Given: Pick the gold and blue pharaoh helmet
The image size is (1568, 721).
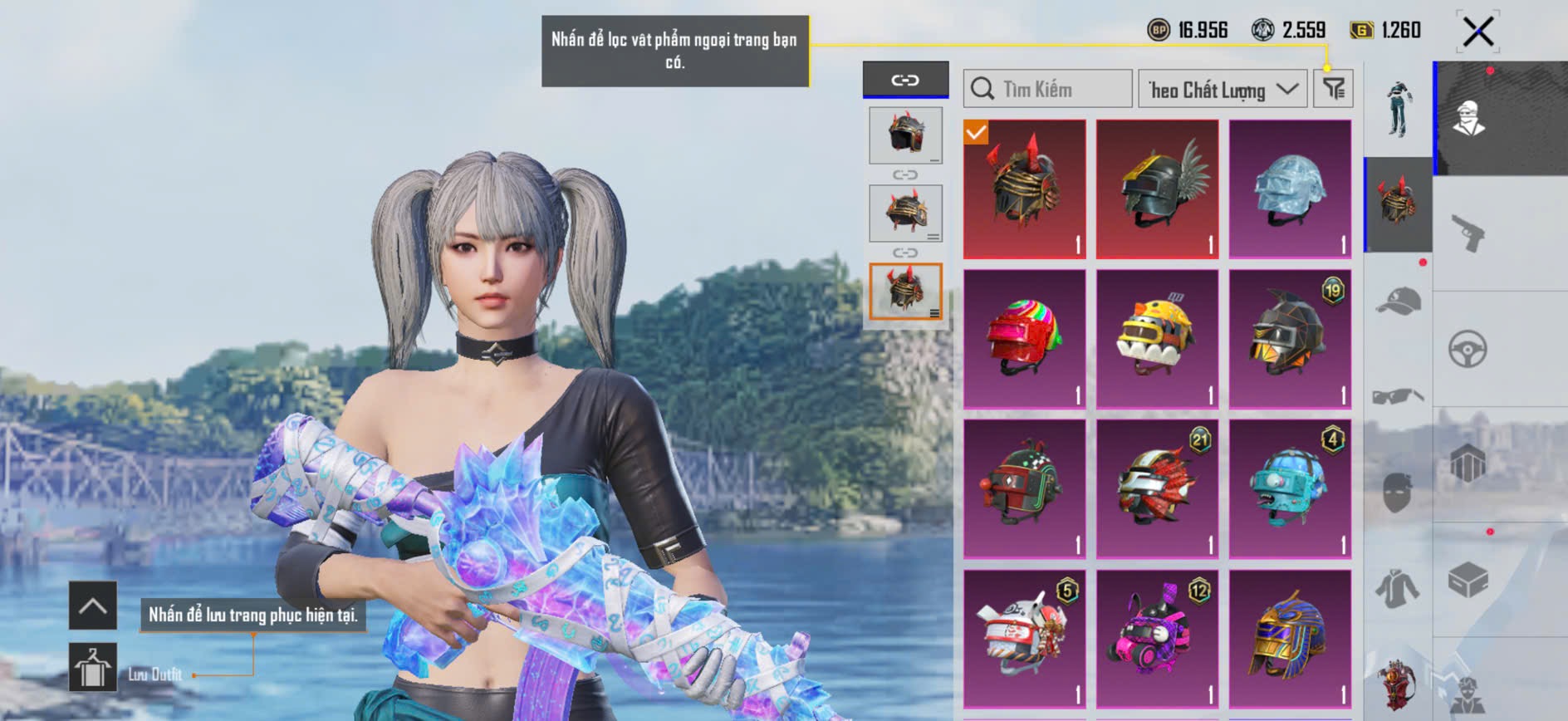Looking at the screenshot, I should 1289,638.
